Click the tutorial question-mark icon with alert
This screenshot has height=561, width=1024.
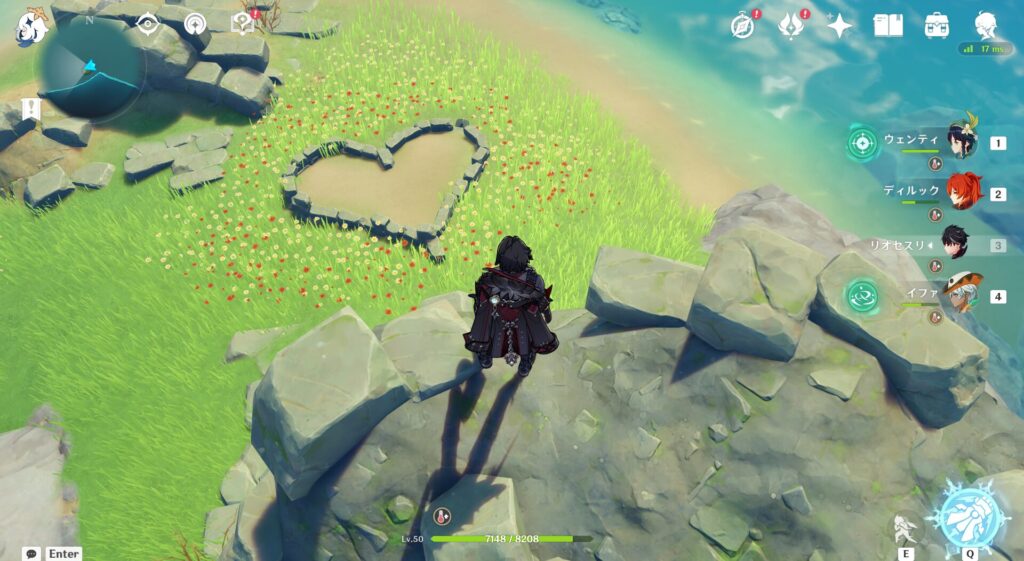click(x=243, y=24)
